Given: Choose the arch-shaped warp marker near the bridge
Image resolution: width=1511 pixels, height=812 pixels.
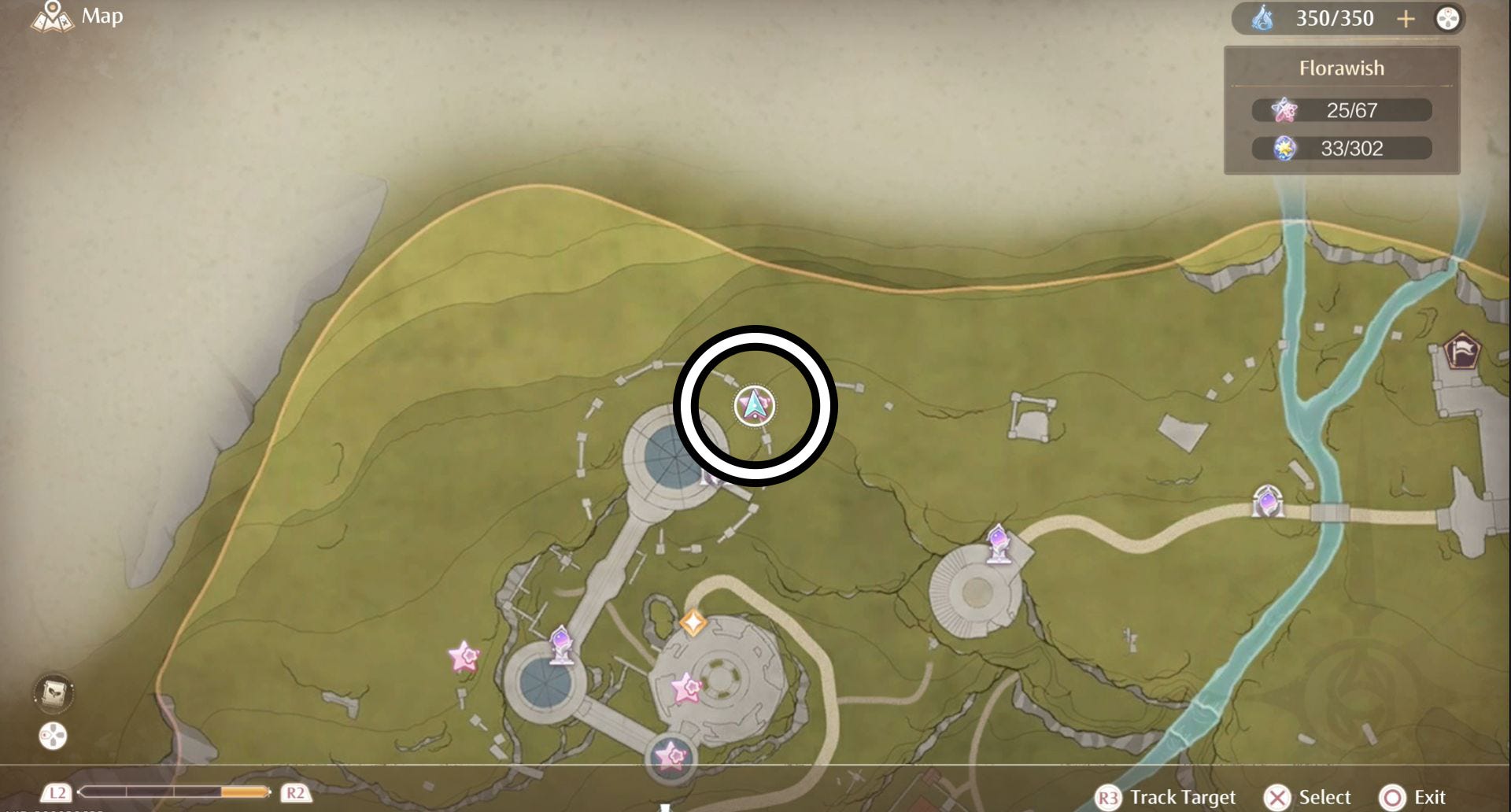Looking at the screenshot, I should (x=1268, y=500).
